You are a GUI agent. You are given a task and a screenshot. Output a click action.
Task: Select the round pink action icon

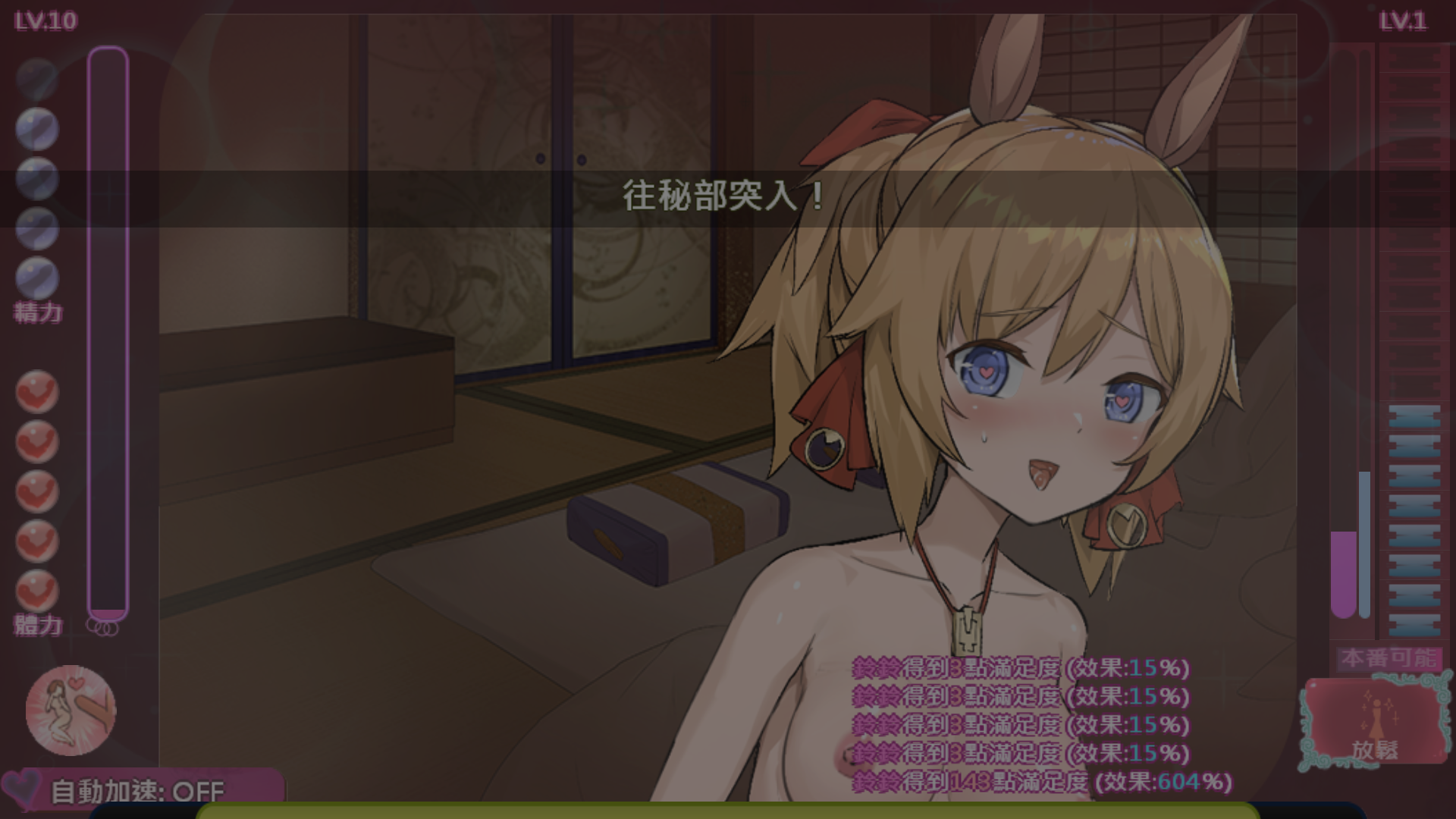(71, 710)
